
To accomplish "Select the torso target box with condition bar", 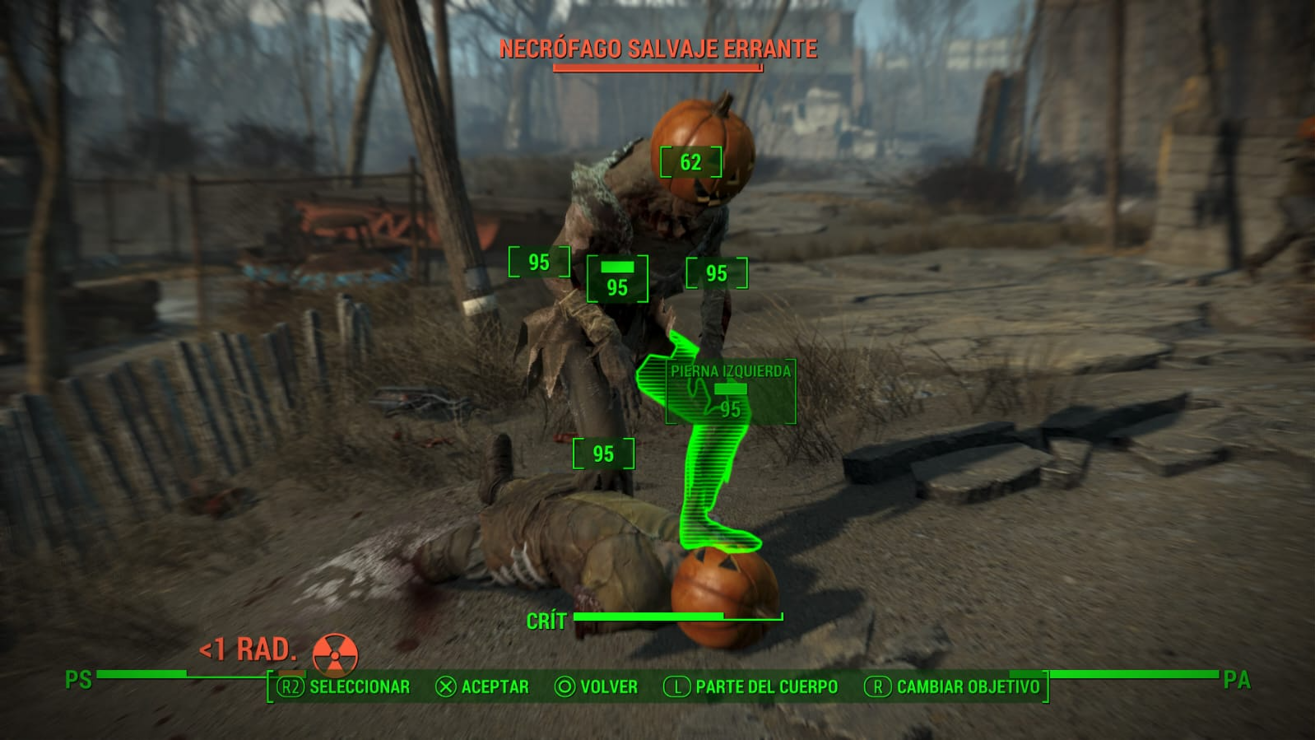I will tap(617, 279).
